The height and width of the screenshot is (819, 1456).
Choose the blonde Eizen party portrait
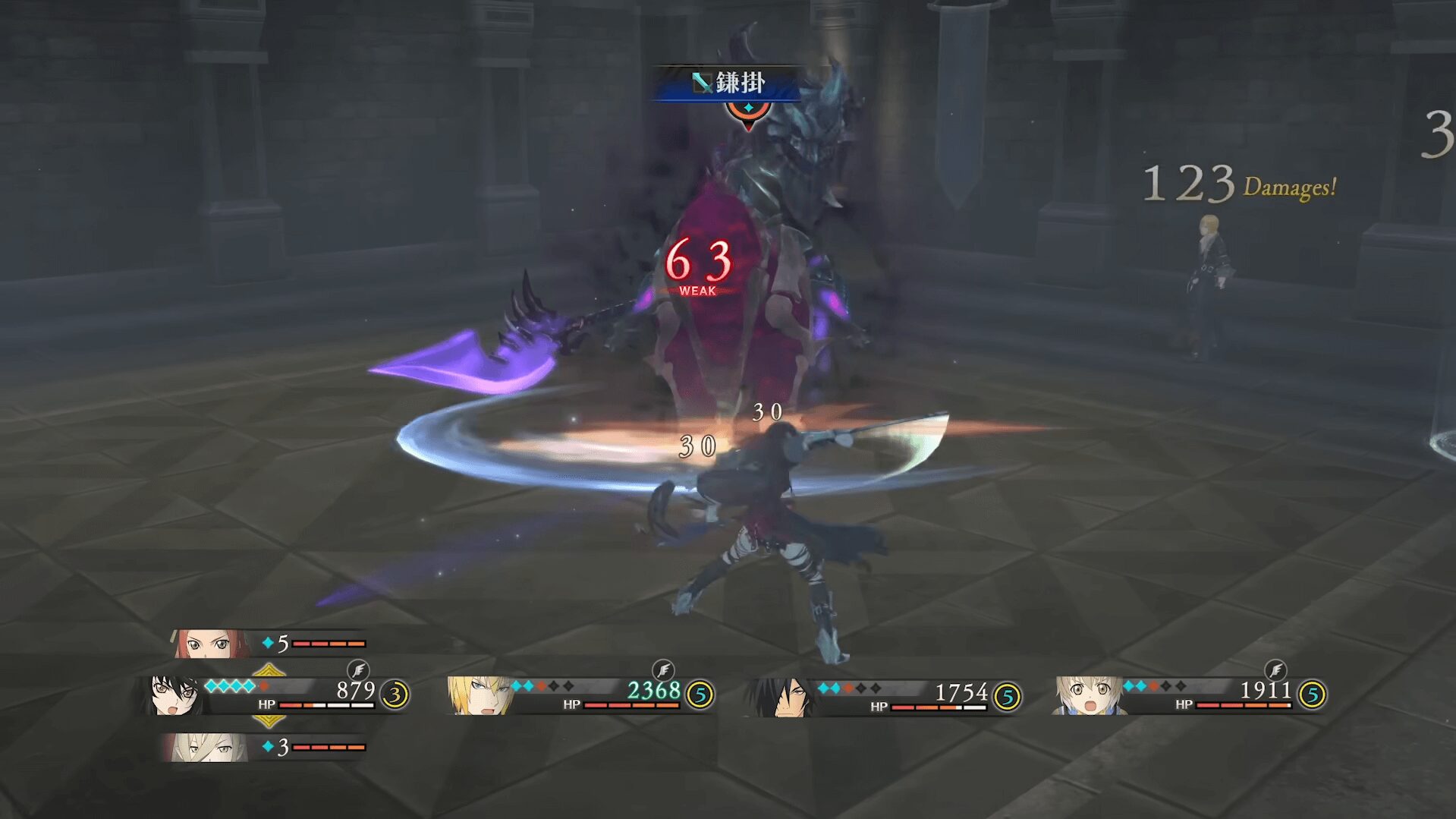pyautogui.click(x=478, y=695)
